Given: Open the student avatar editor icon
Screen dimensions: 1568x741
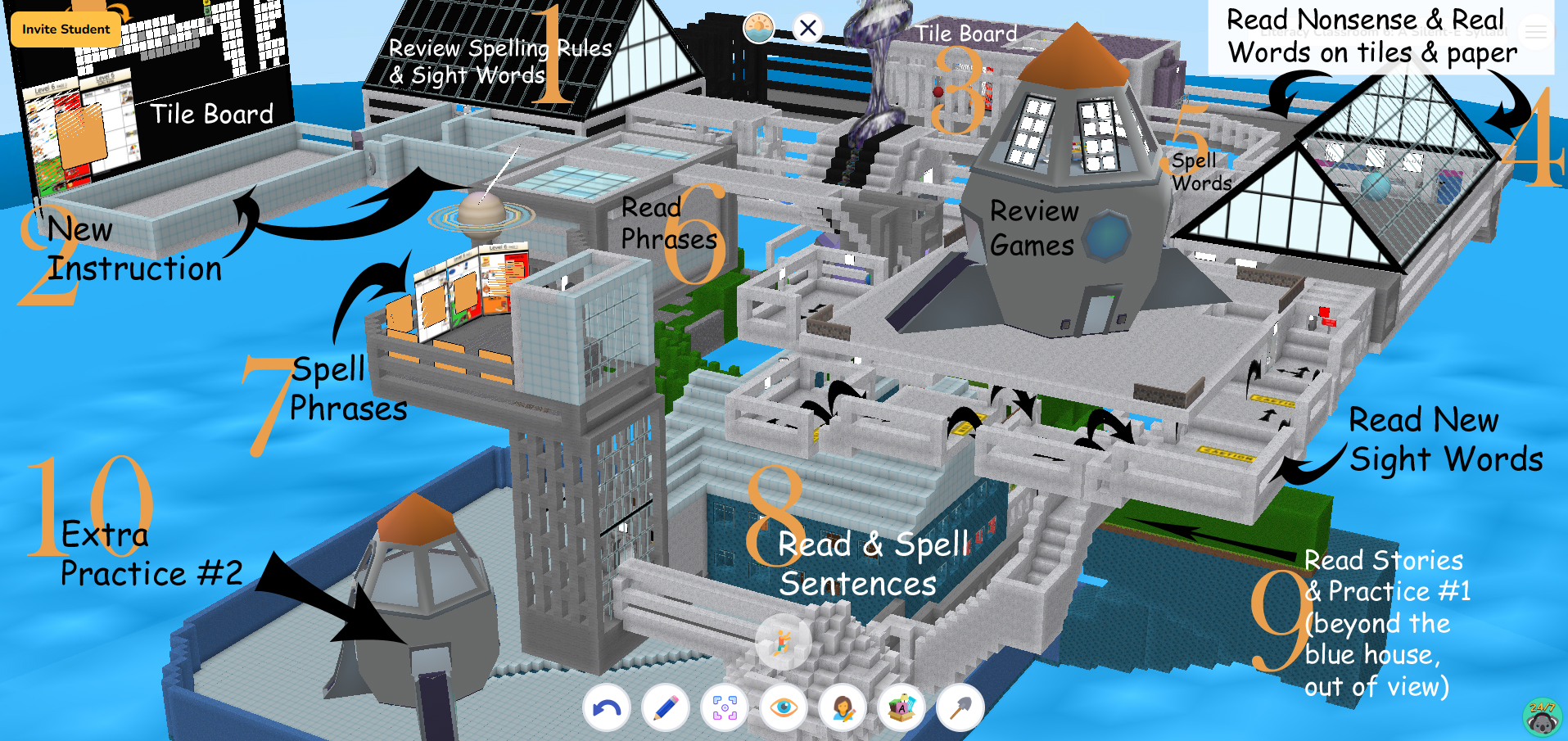Looking at the screenshot, I should pos(843,707).
